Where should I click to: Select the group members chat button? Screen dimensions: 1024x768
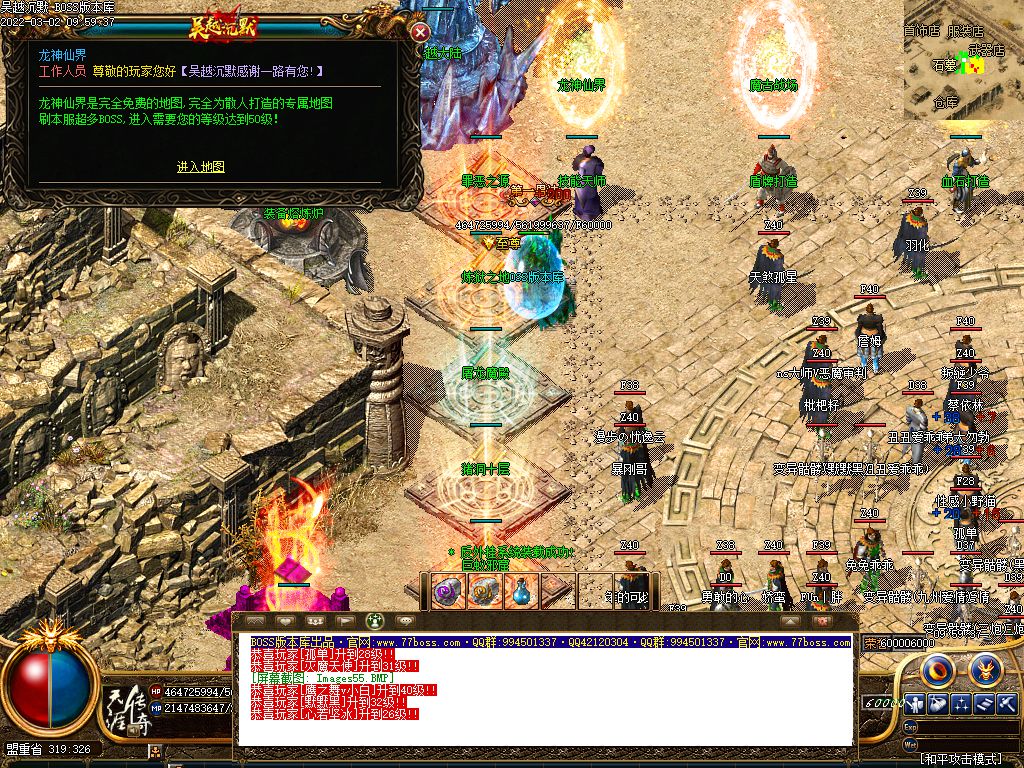pyautogui.click(x=313, y=621)
